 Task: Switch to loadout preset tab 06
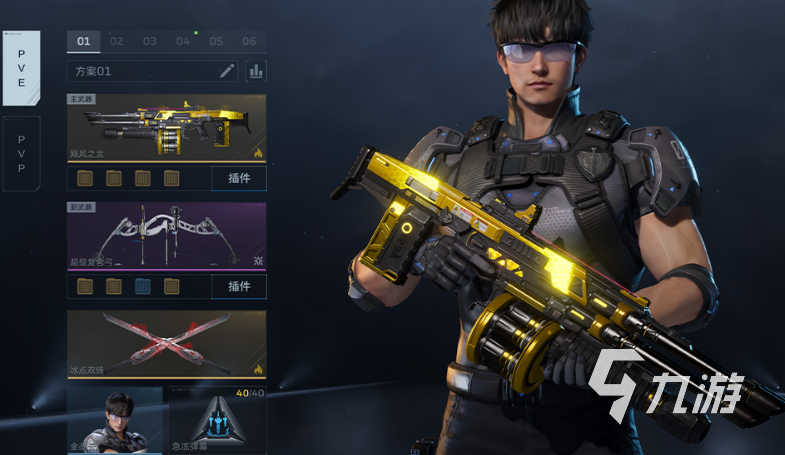point(249,41)
